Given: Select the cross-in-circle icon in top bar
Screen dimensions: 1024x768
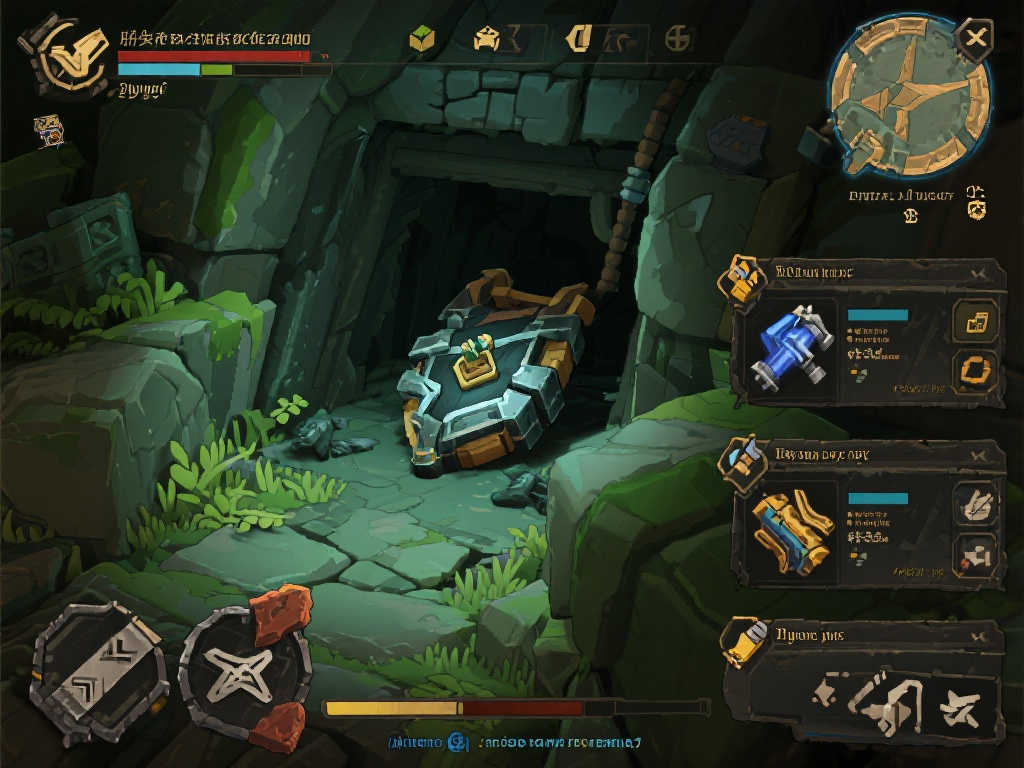Looking at the screenshot, I should [678, 39].
